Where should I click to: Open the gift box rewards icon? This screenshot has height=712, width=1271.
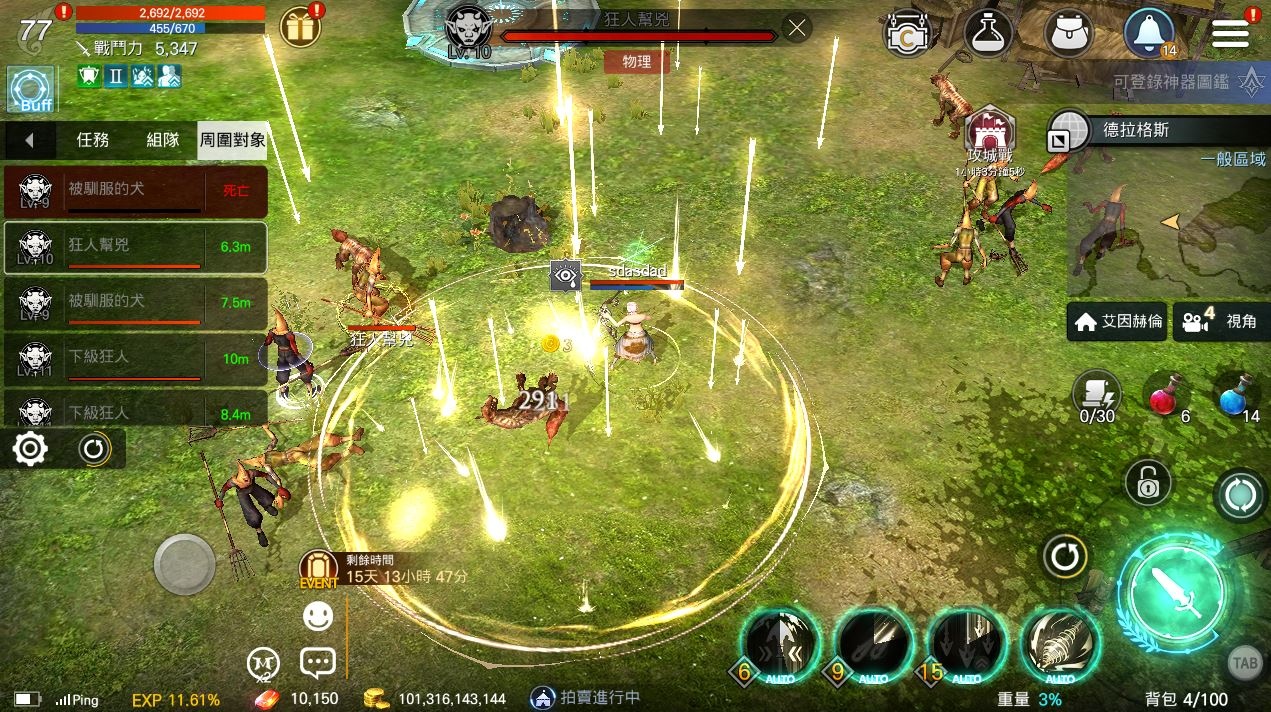(x=299, y=27)
